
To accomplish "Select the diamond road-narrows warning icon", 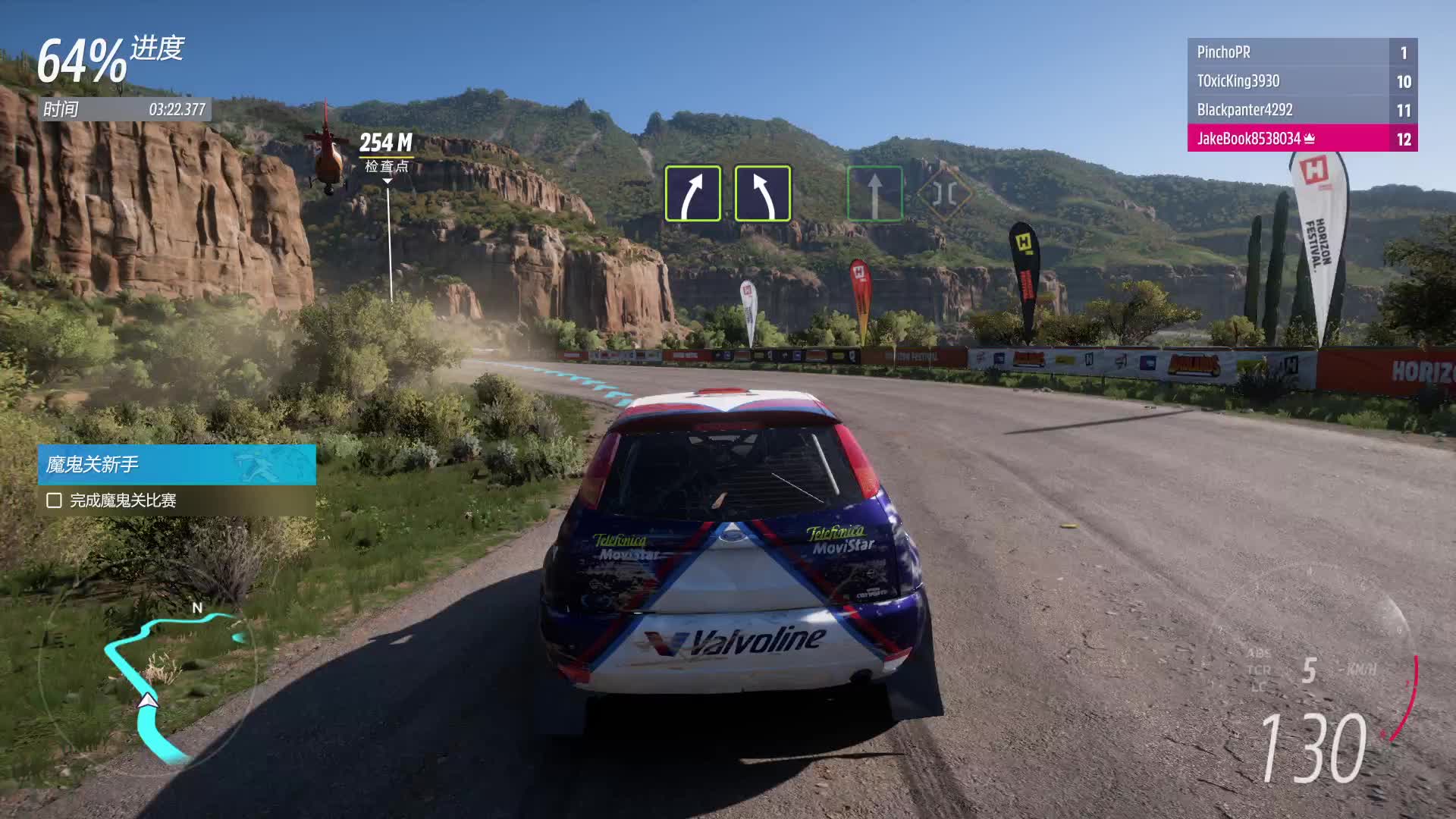I will [x=944, y=193].
